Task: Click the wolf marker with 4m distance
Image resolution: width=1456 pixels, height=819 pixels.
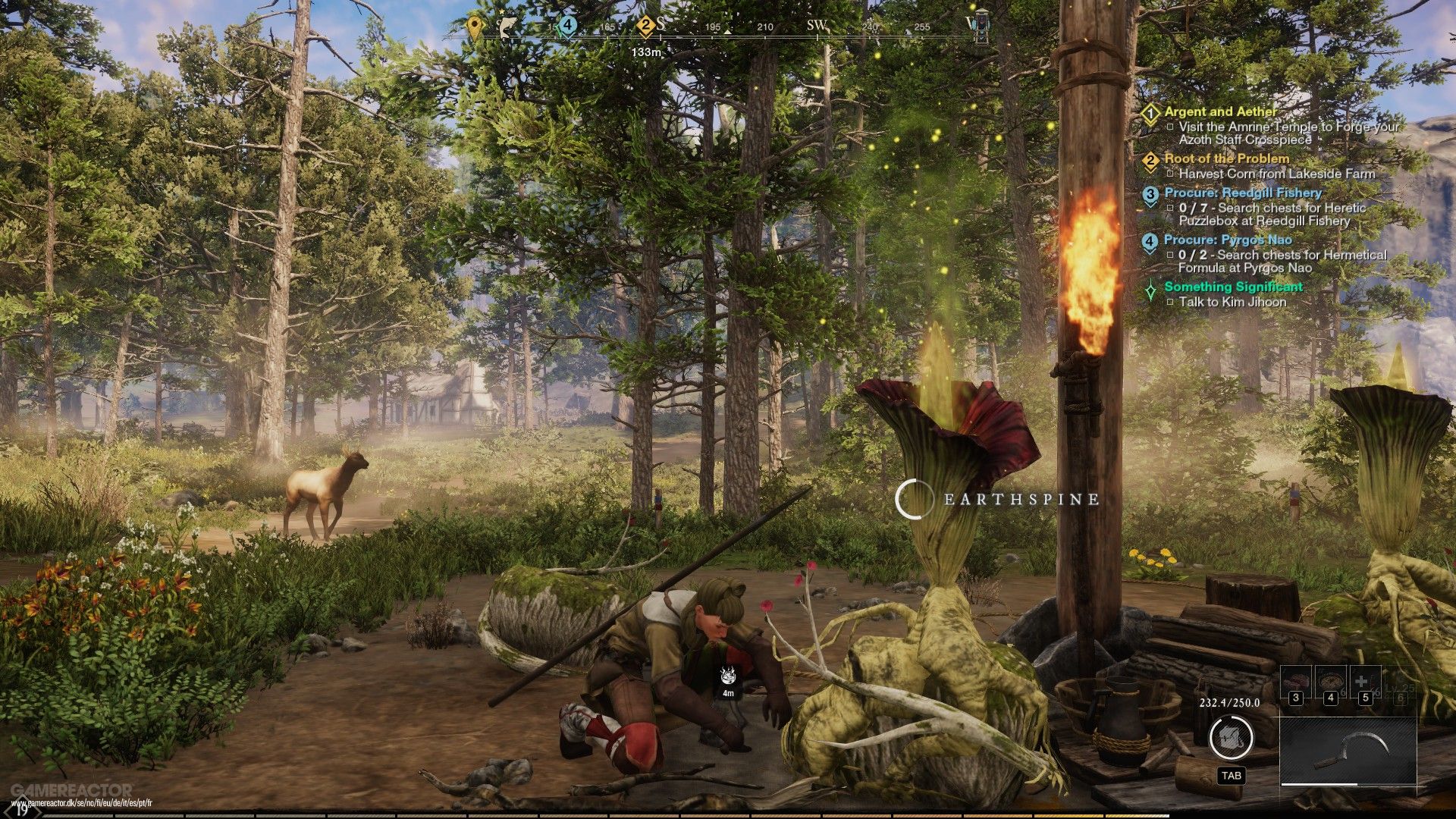Action: tap(728, 676)
